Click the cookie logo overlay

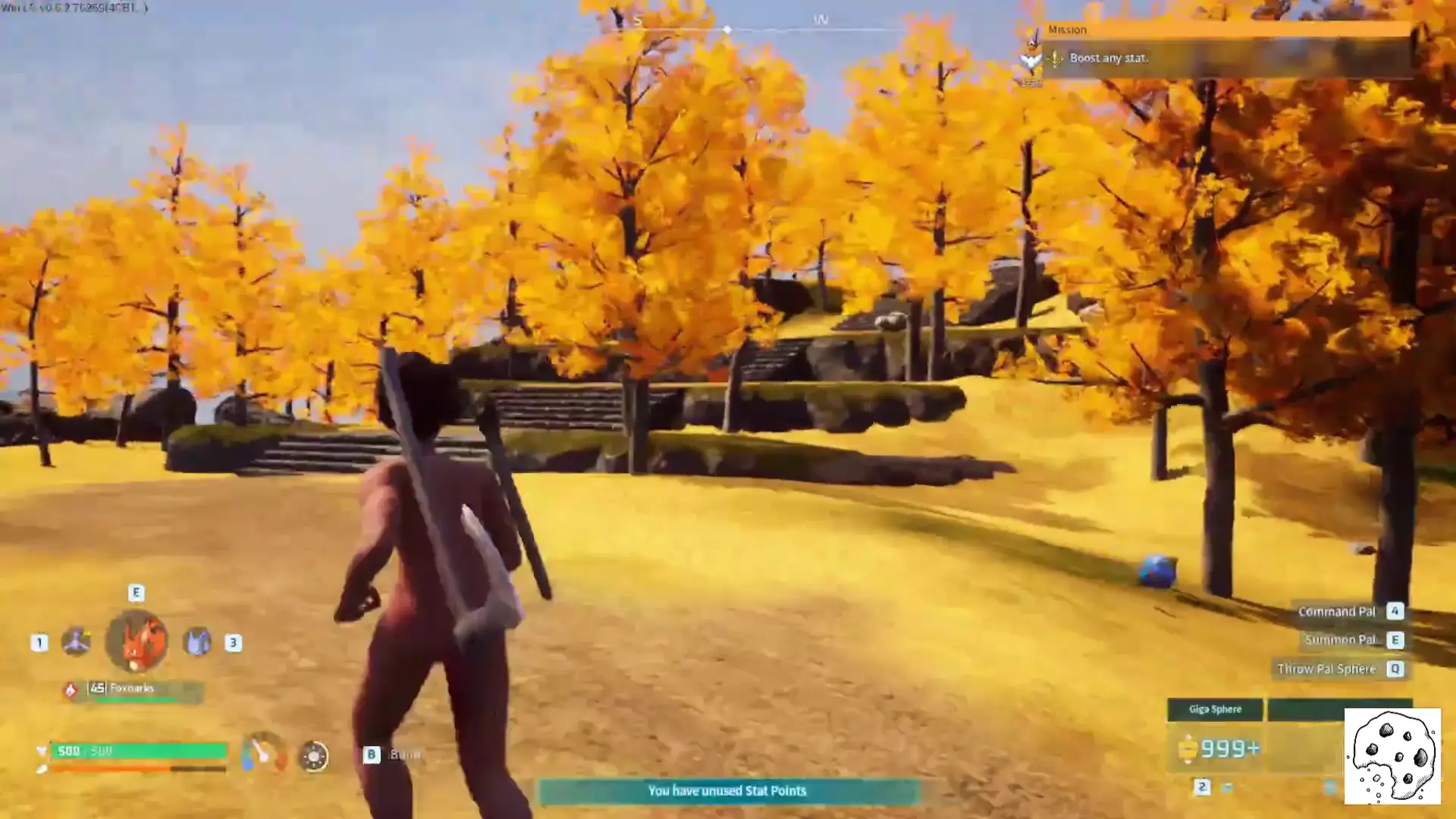(x=1392, y=756)
